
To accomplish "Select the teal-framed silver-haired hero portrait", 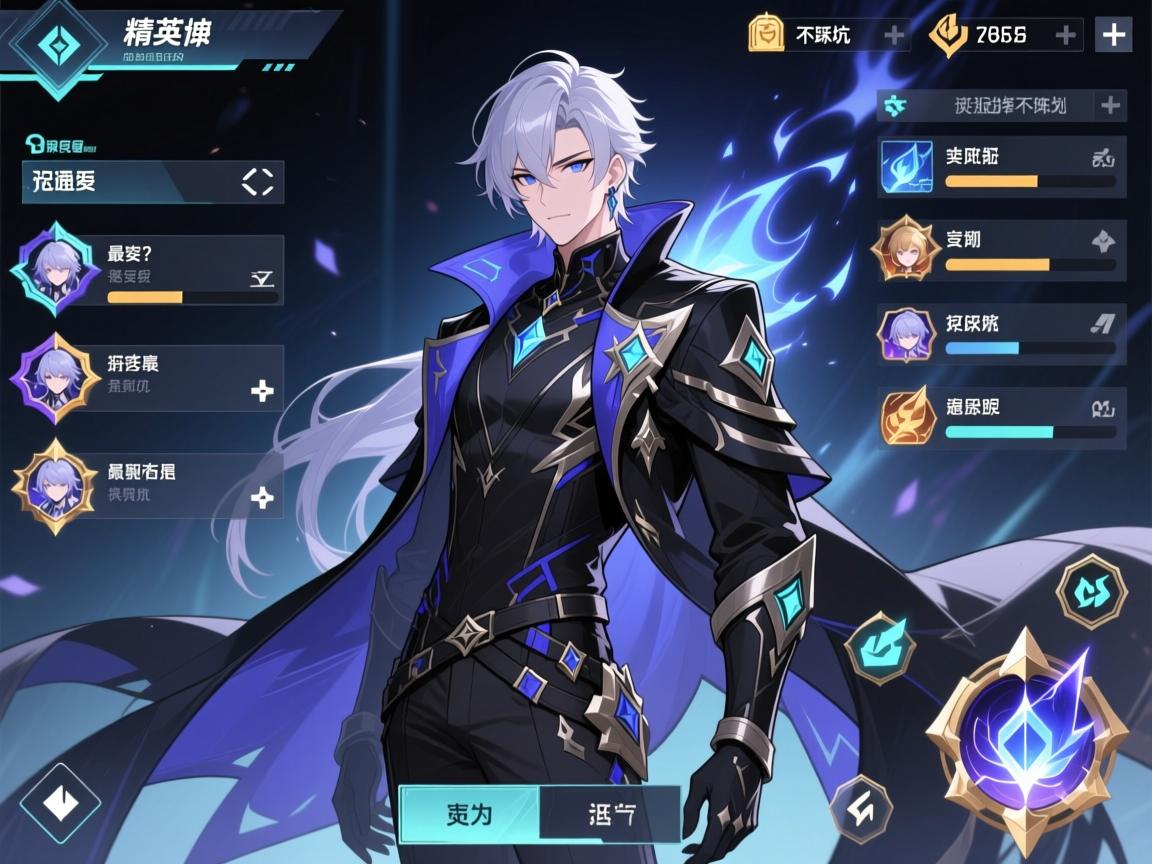I will [55, 268].
